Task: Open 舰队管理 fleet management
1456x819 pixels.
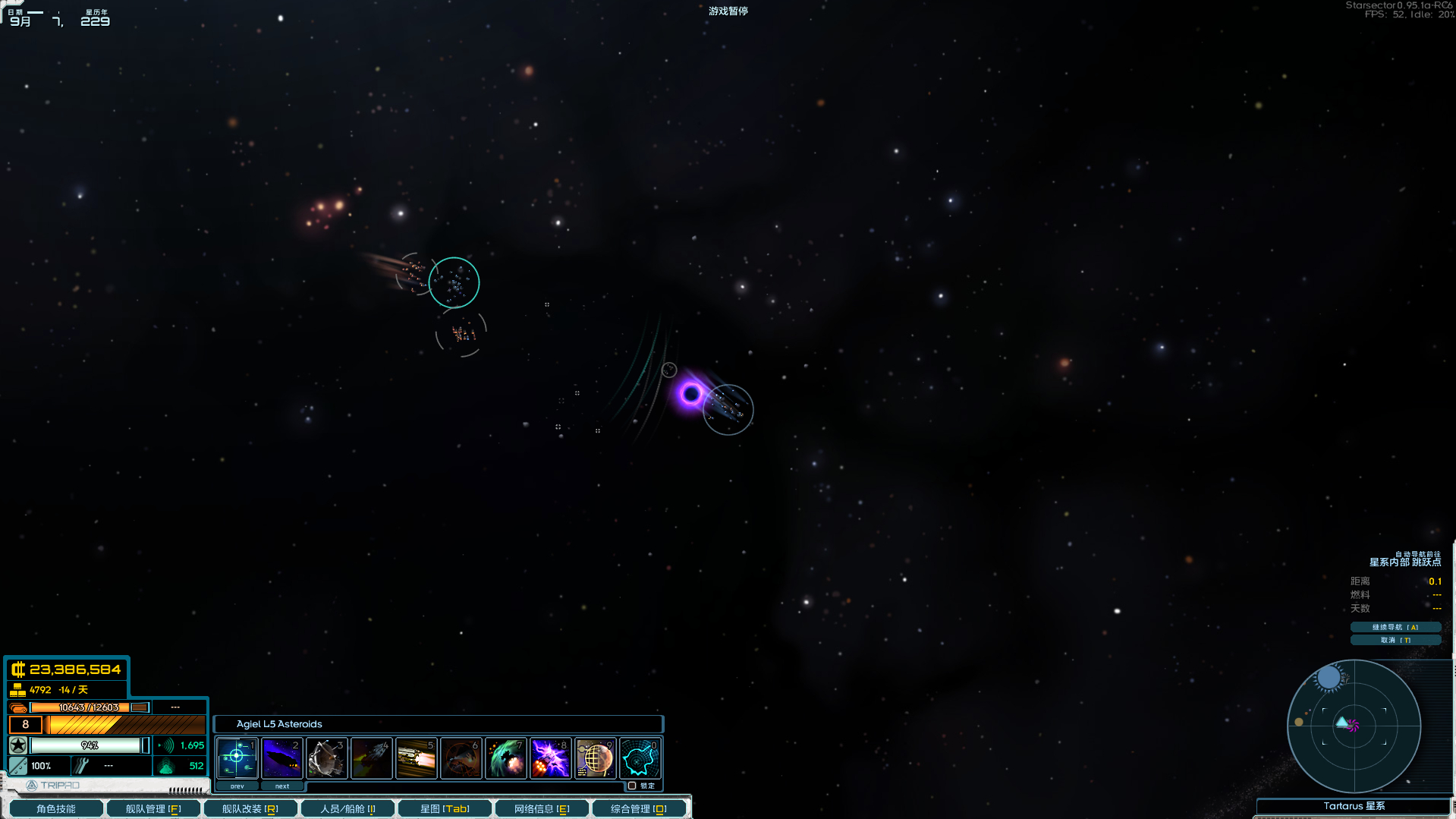Action: click(153, 808)
